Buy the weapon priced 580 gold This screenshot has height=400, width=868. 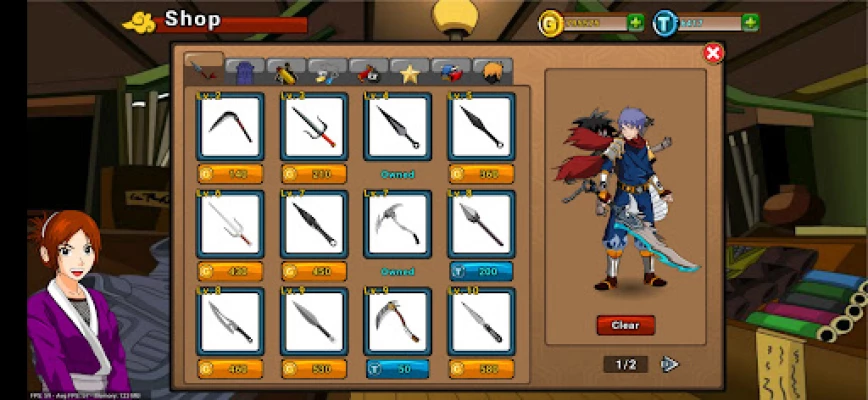click(x=481, y=369)
